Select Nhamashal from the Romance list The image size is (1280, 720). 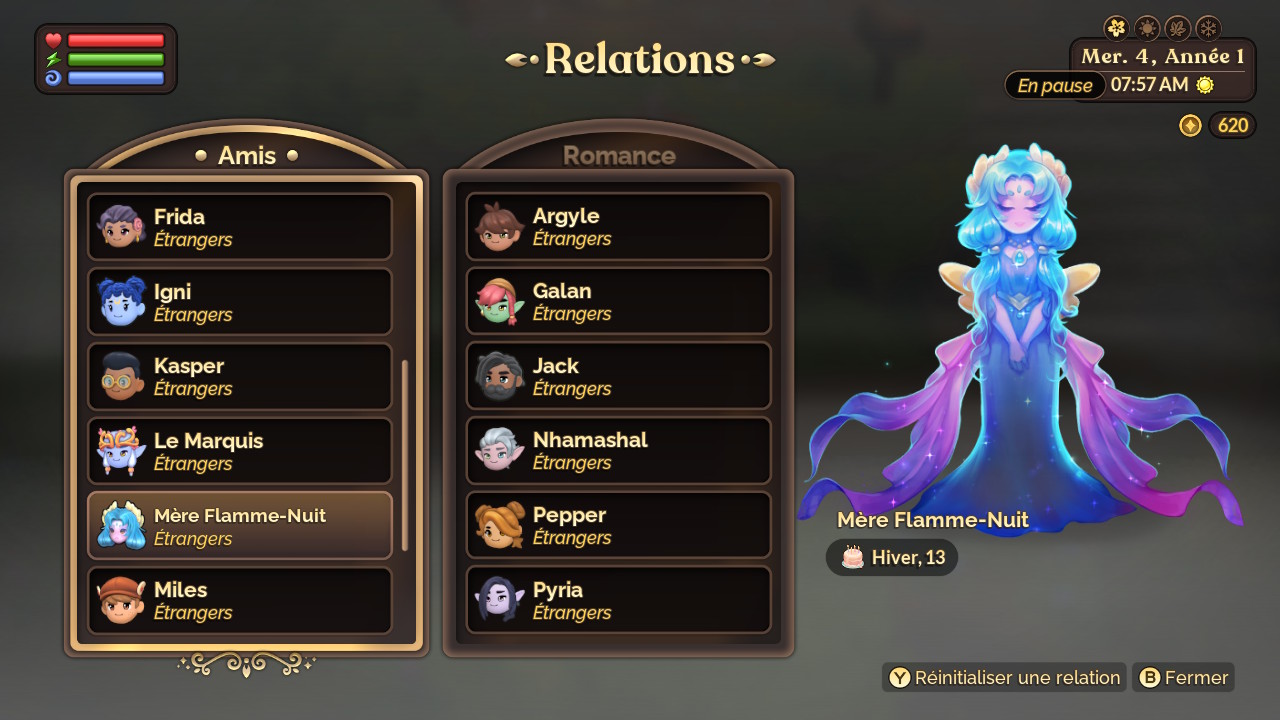coord(619,450)
